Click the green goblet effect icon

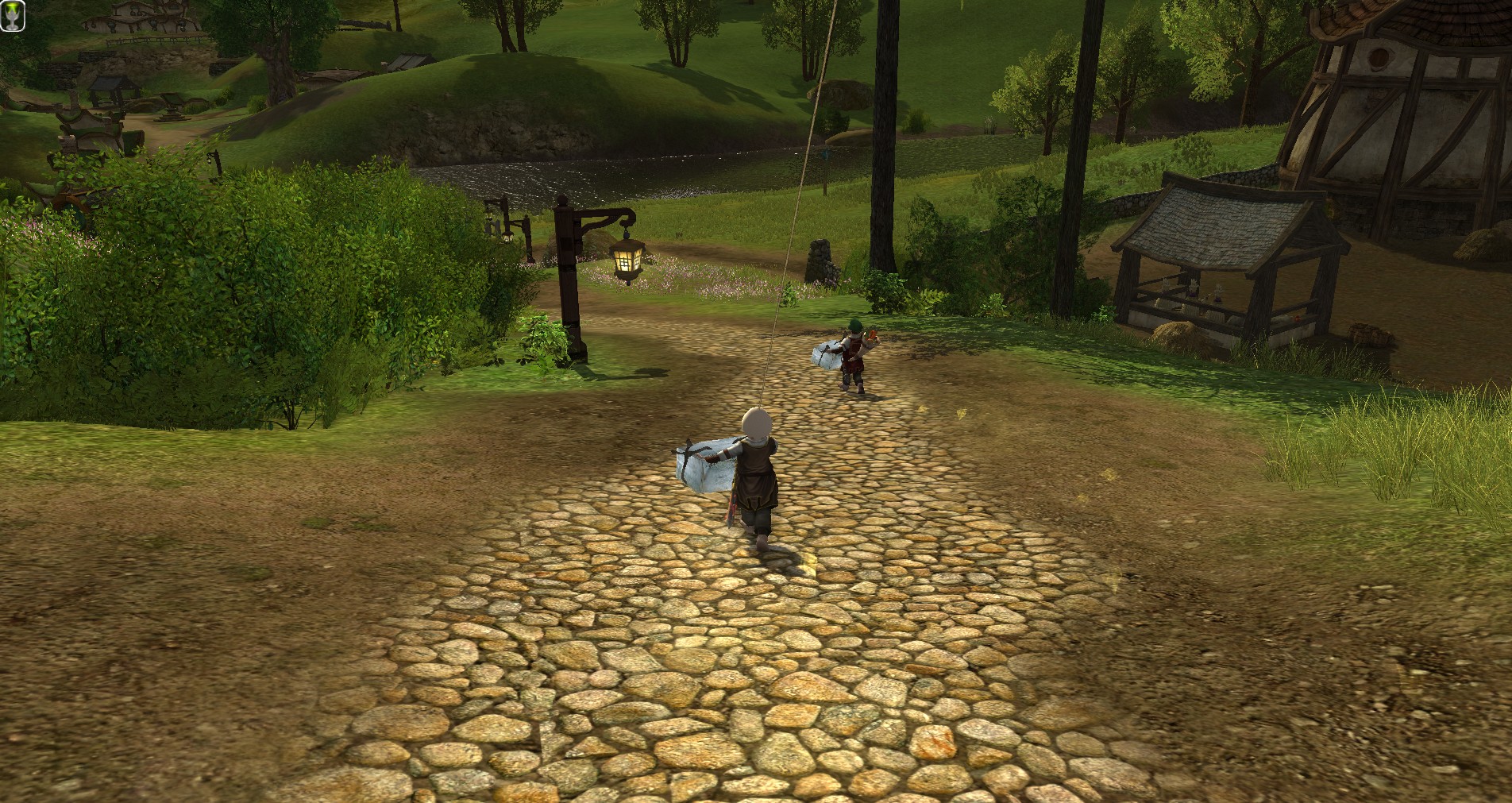click(x=13, y=16)
